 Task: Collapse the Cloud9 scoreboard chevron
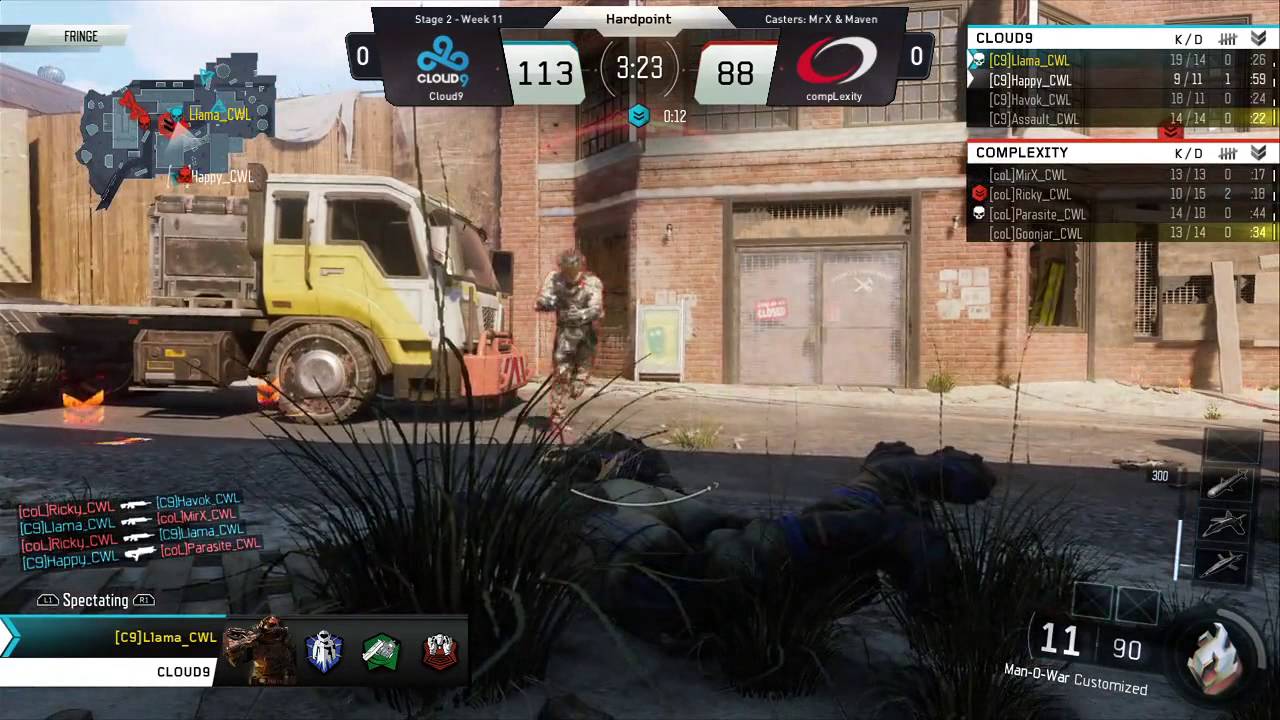coord(1258,38)
